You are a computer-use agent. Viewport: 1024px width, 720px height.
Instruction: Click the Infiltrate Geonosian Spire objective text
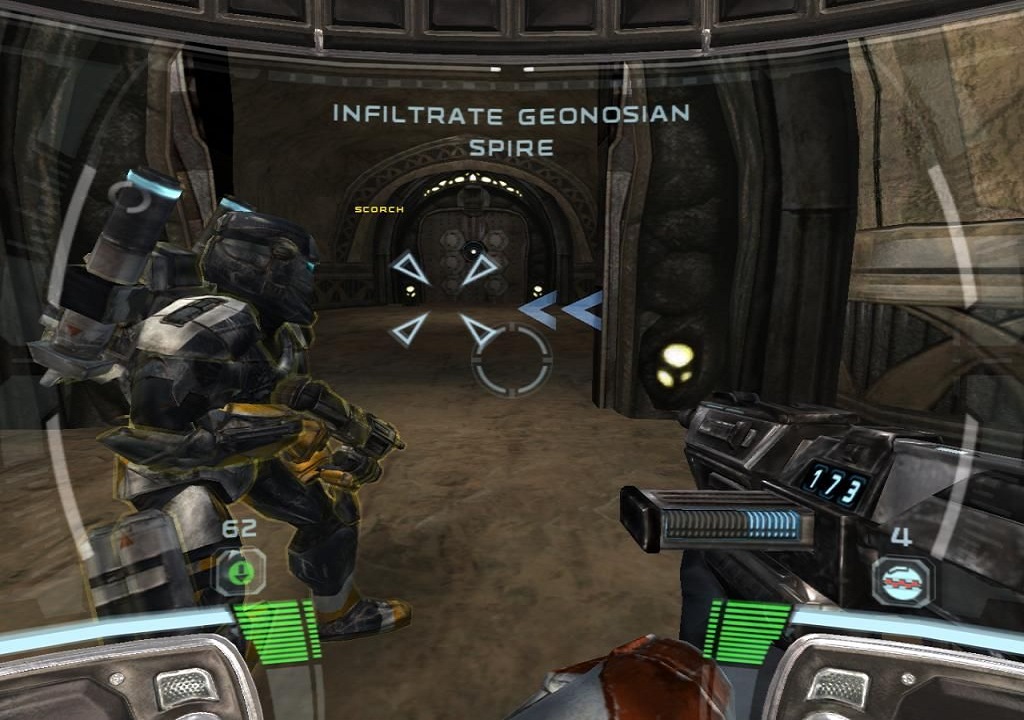(511, 130)
